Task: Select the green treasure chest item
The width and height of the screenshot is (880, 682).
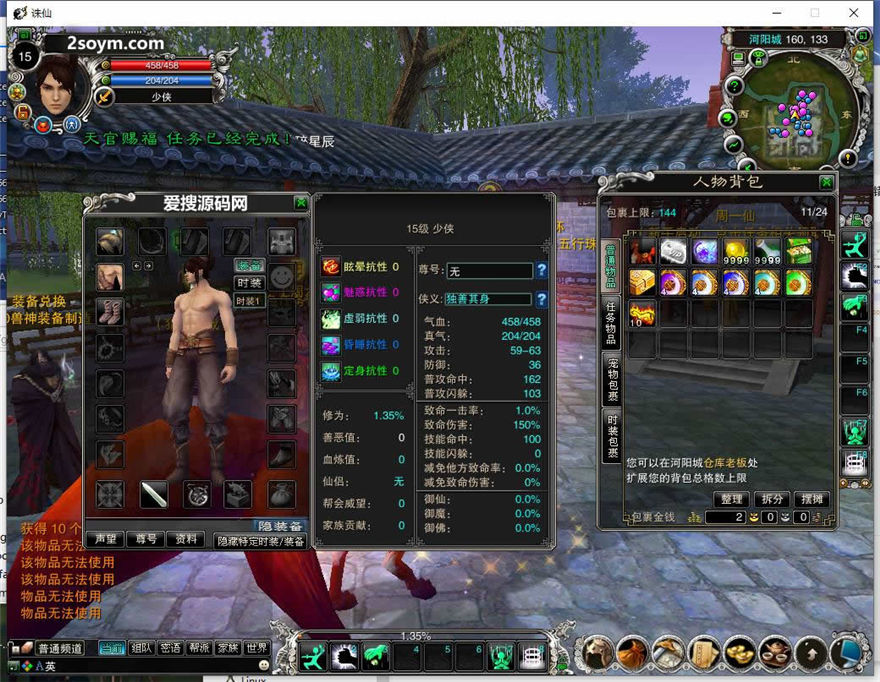Action: [799, 251]
